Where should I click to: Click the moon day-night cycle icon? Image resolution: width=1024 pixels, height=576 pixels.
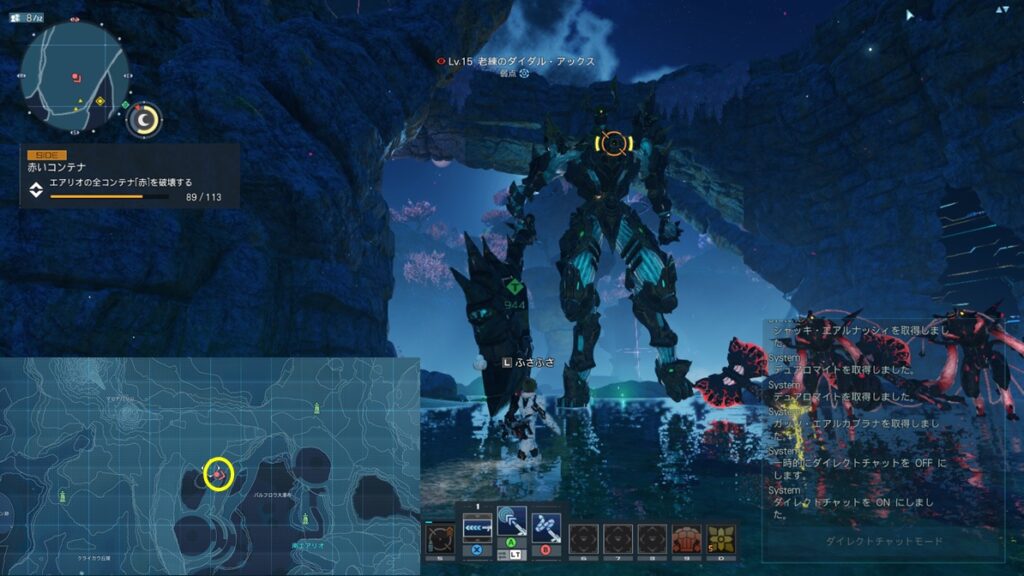coord(146,121)
